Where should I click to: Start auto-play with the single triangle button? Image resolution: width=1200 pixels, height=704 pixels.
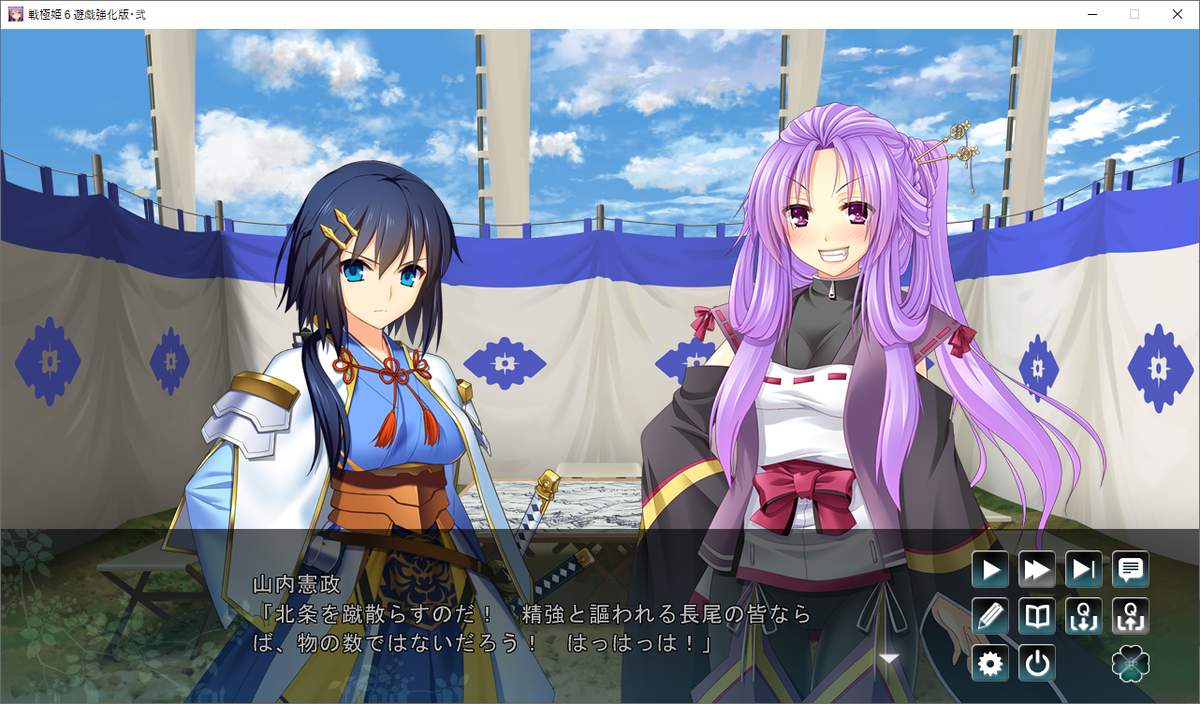point(990,570)
